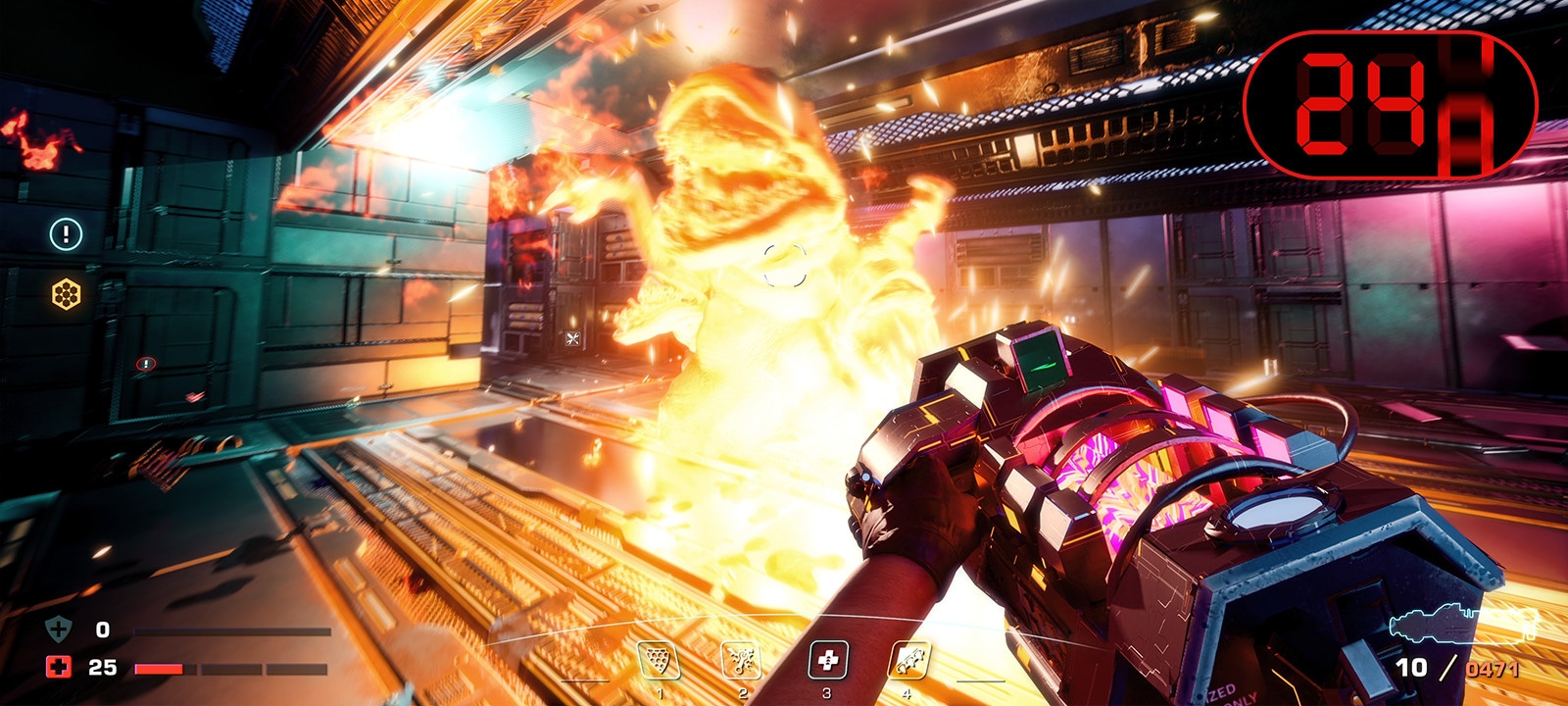Select the orange honeycomb hexagon icon
The width and height of the screenshot is (1568, 706).
click(67, 293)
